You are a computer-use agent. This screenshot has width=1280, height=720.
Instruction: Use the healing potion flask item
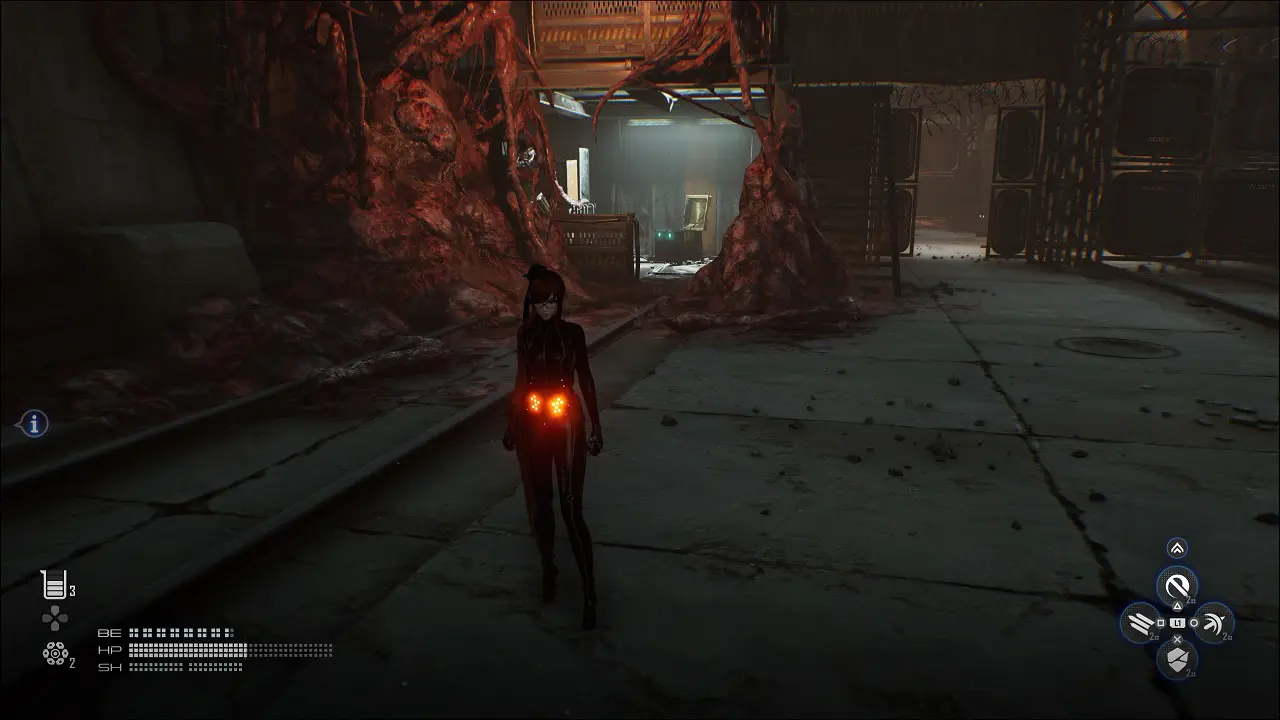53,584
